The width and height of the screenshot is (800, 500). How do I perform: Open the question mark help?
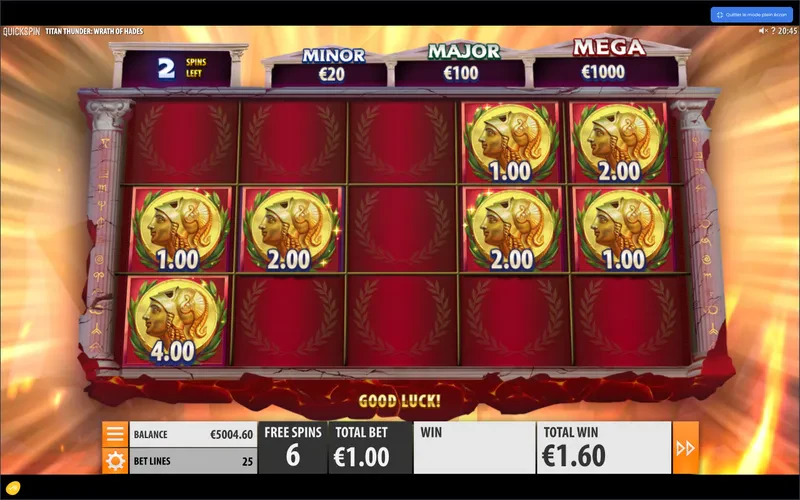pyautogui.click(x=14, y=490)
